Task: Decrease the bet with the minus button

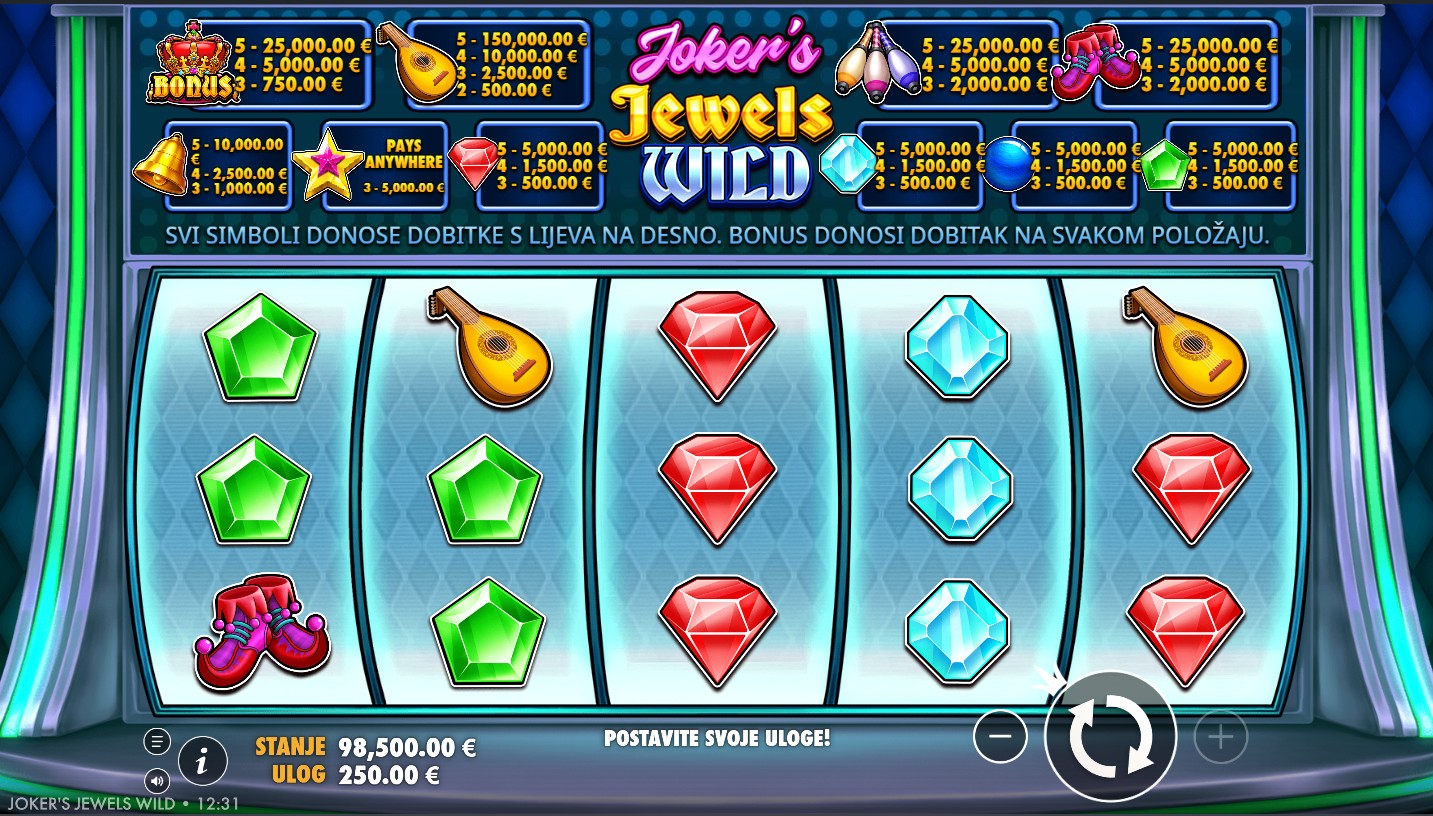Action: pos(1000,738)
